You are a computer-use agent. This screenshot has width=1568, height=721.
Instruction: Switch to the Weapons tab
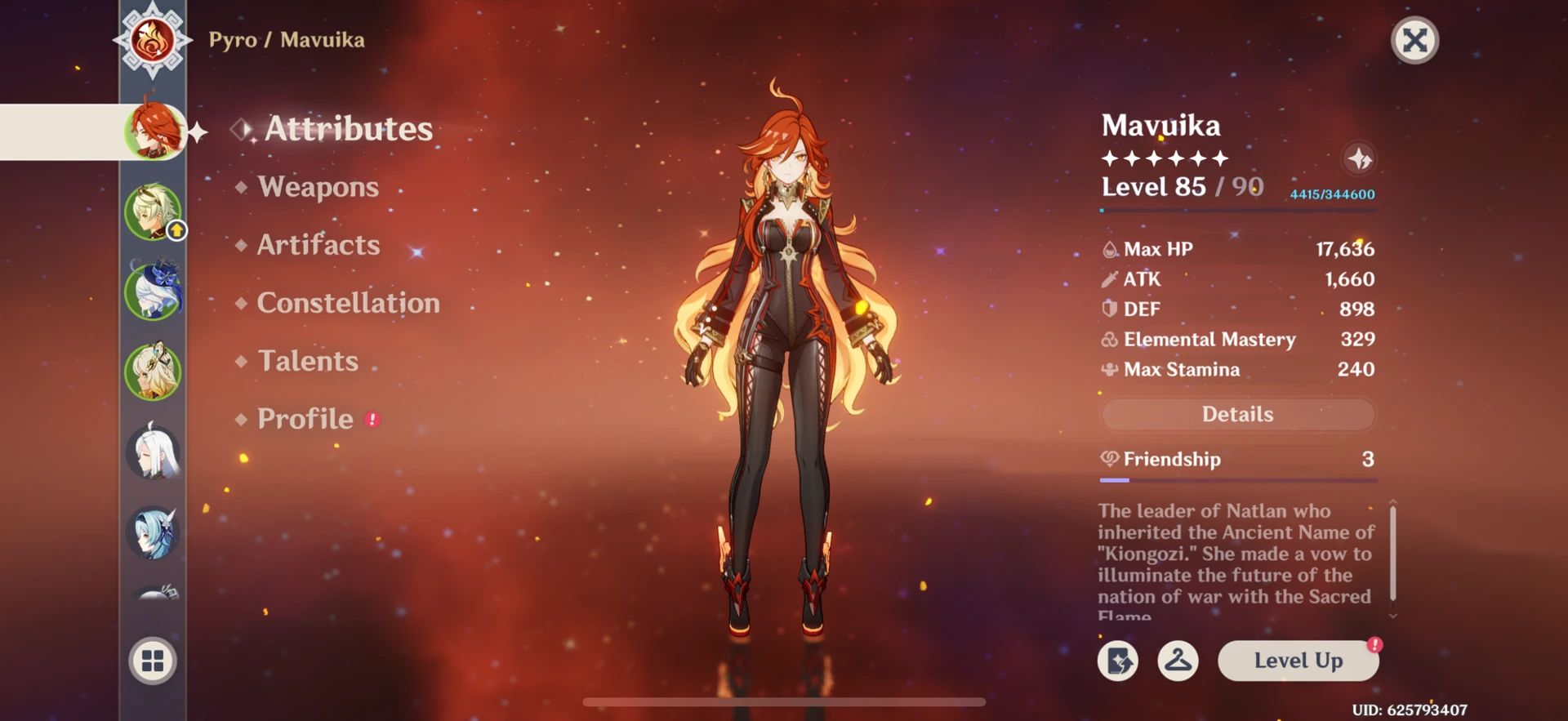(317, 187)
